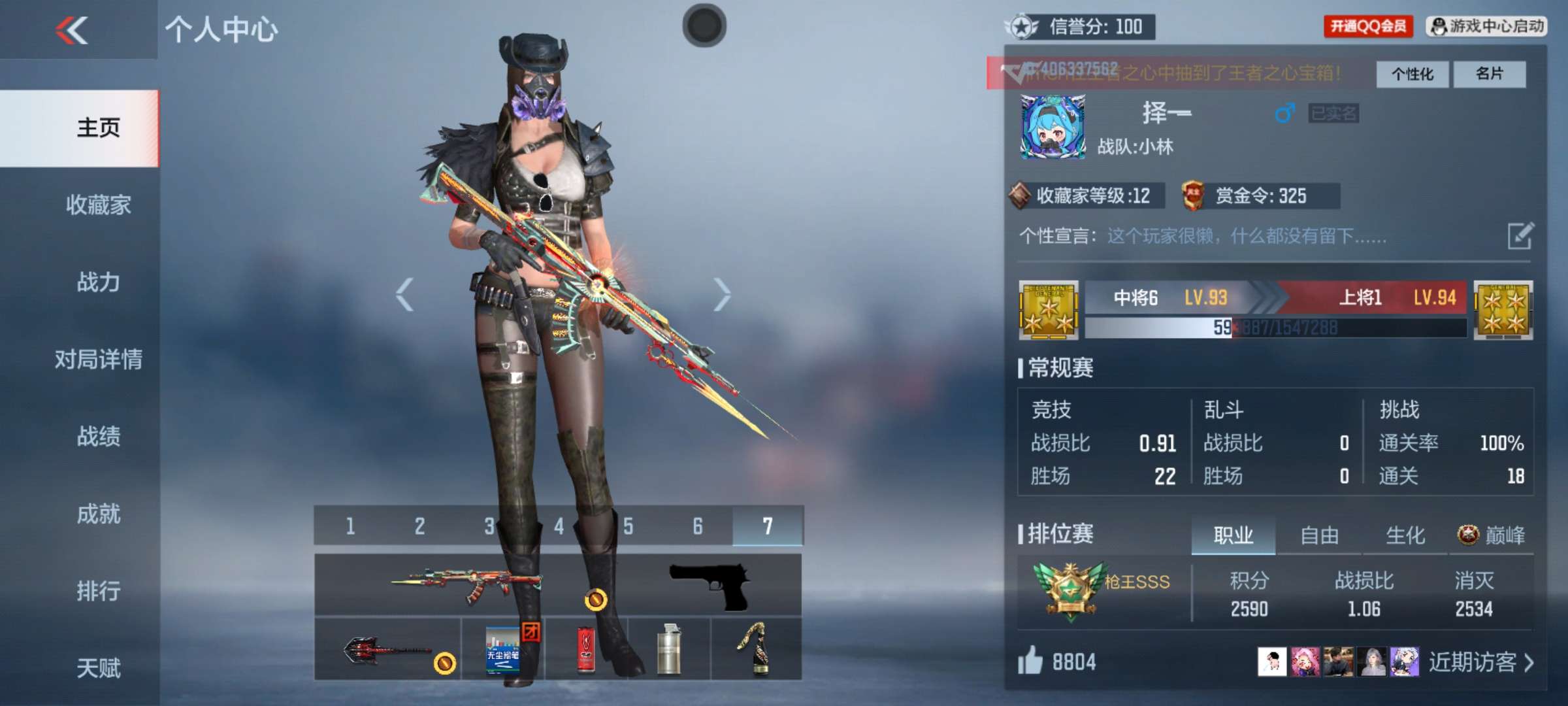Screen dimensions: 1568x706
Task: Go back using the double-arrow button
Action: (x=72, y=31)
